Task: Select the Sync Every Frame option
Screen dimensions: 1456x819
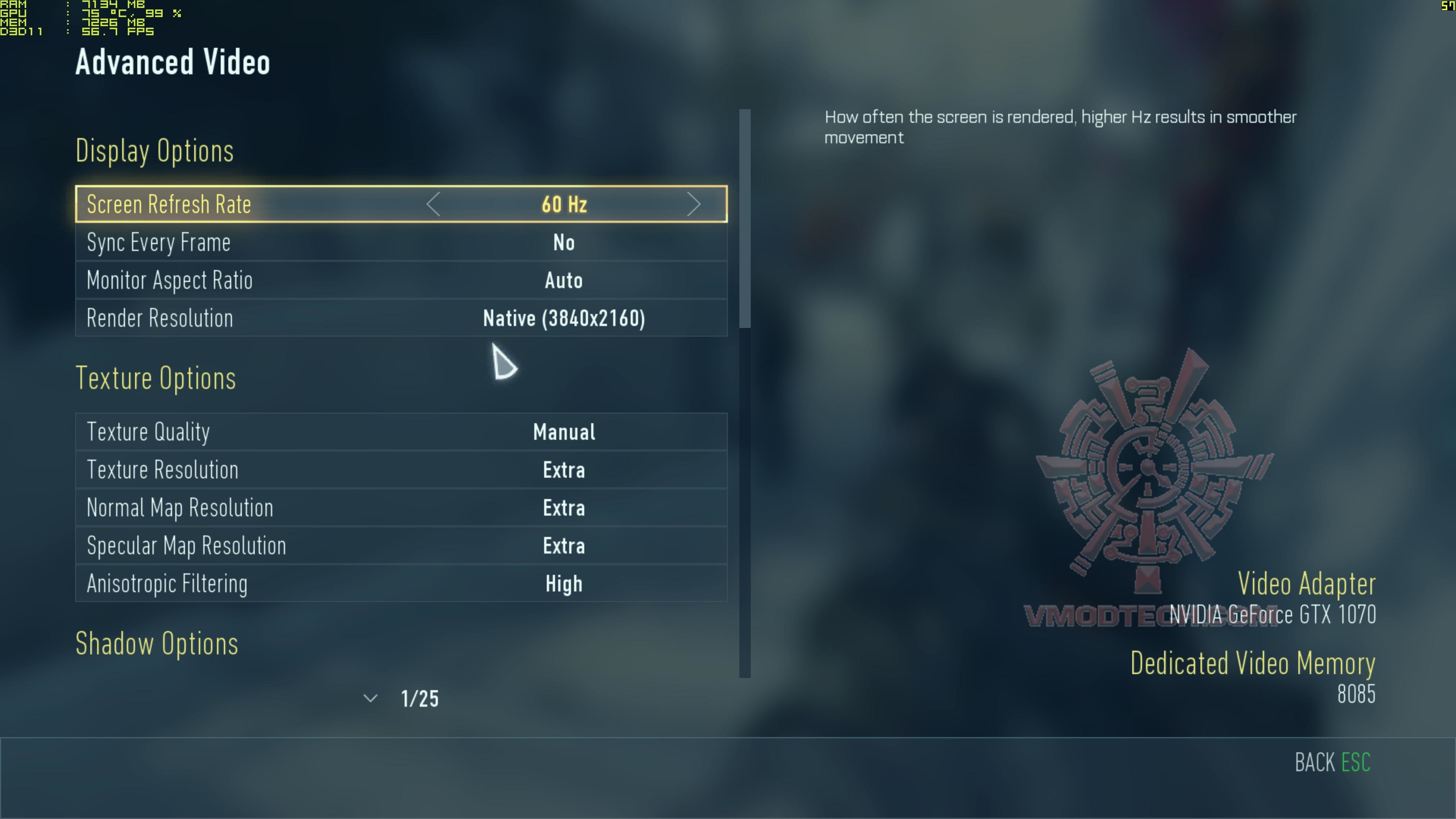Action: 401,243
